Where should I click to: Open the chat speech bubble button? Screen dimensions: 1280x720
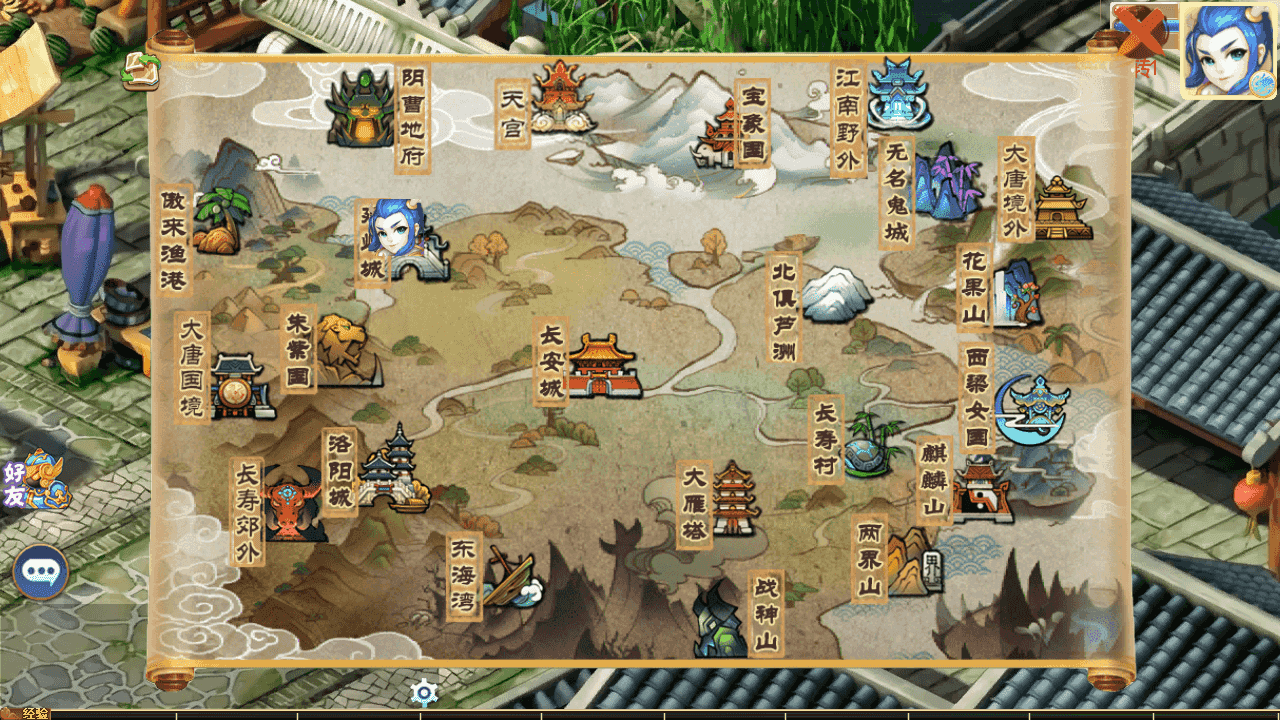(41, 572)
